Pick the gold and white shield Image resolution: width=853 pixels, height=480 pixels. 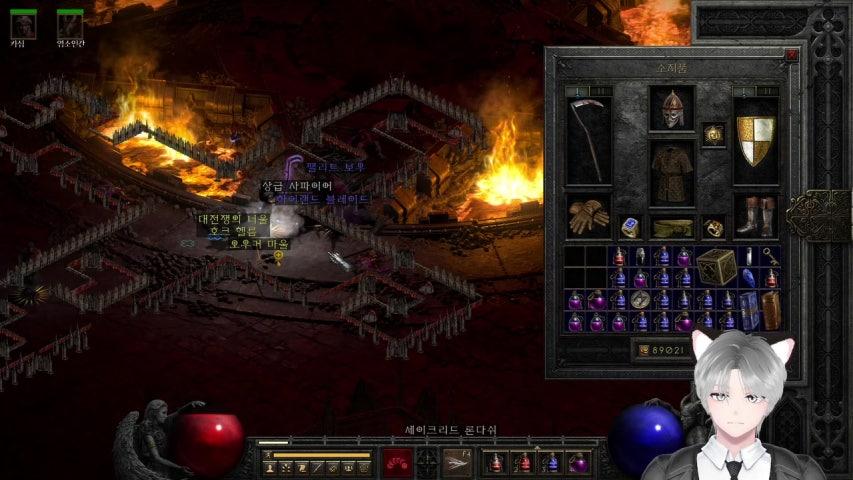coord(756,140)
